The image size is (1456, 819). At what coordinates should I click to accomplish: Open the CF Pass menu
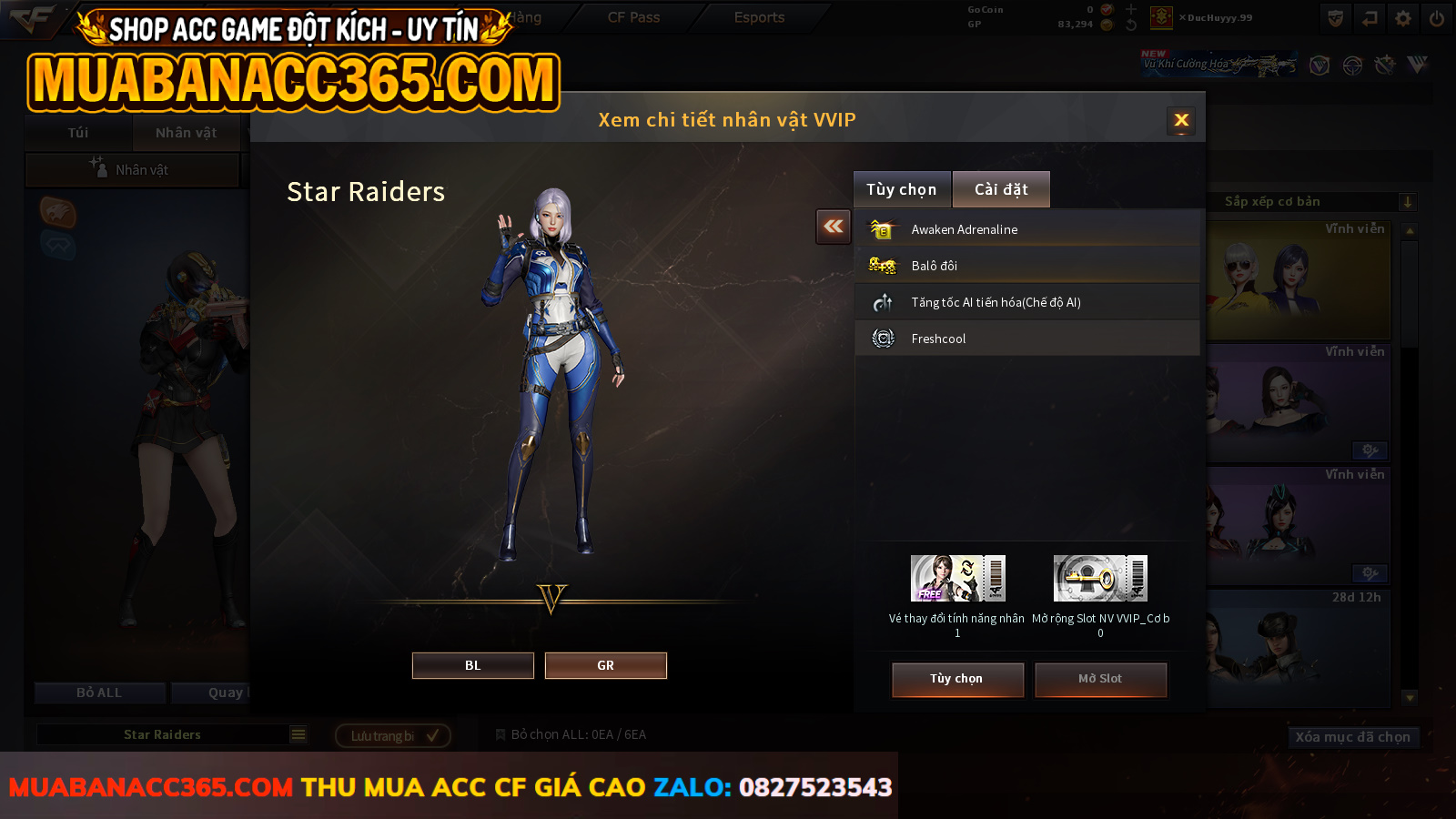click(633, 17)
